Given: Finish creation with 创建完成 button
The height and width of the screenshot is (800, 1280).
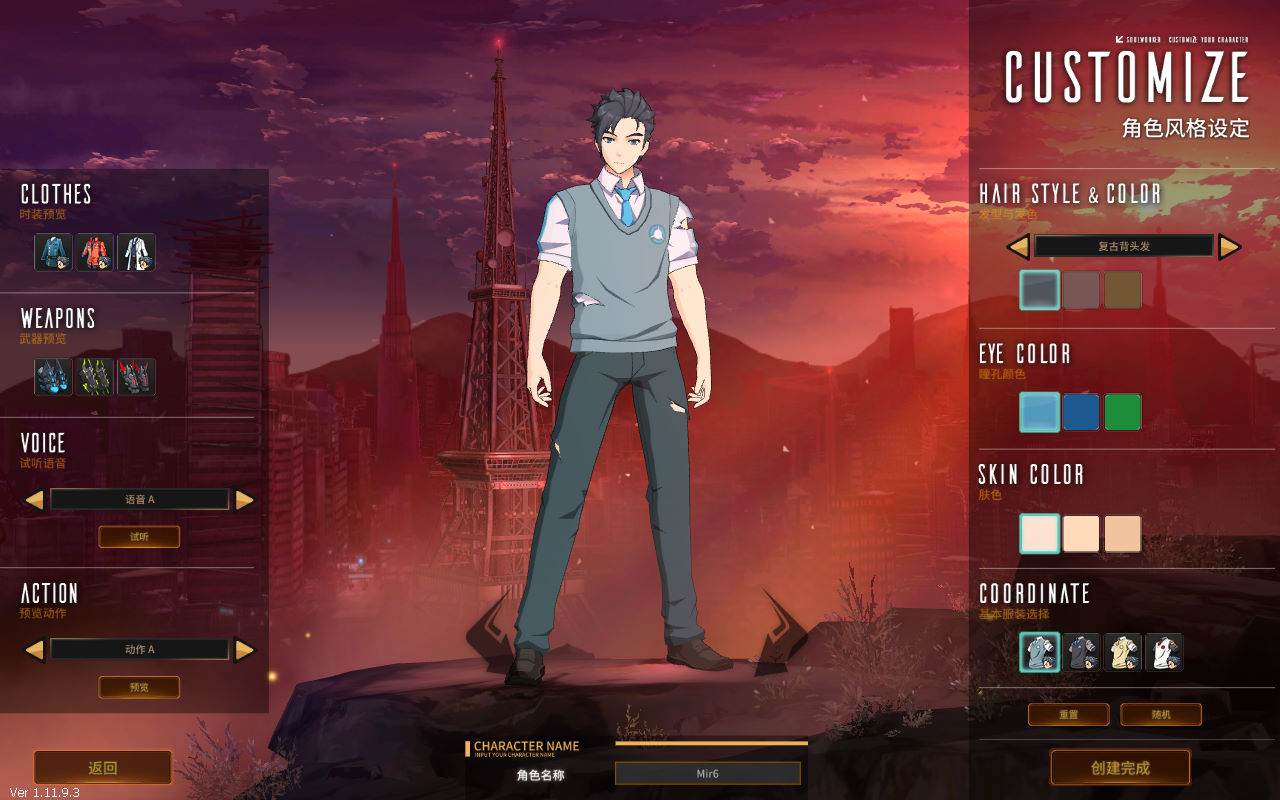Looking at the screenshot, I should click(x=1120, y=768).
